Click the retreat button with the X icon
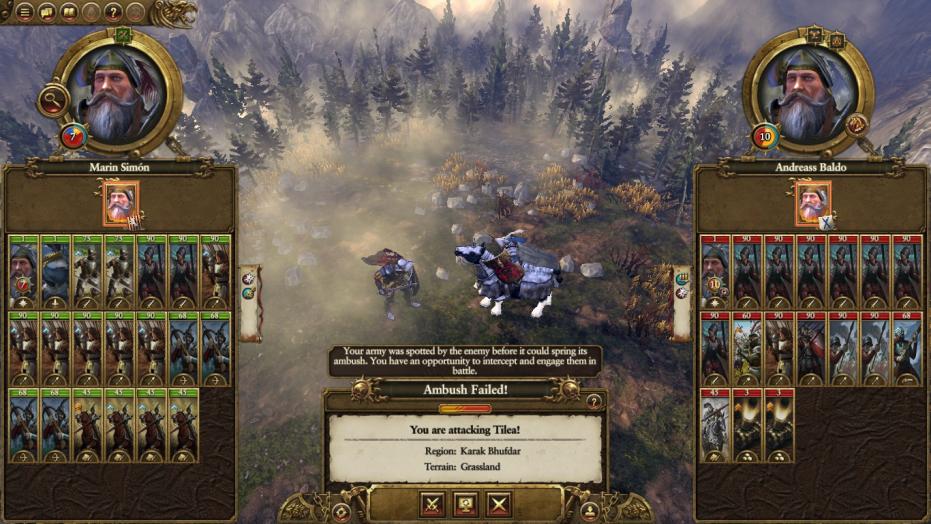The image size is (931, 524). [x=499, y=504]
